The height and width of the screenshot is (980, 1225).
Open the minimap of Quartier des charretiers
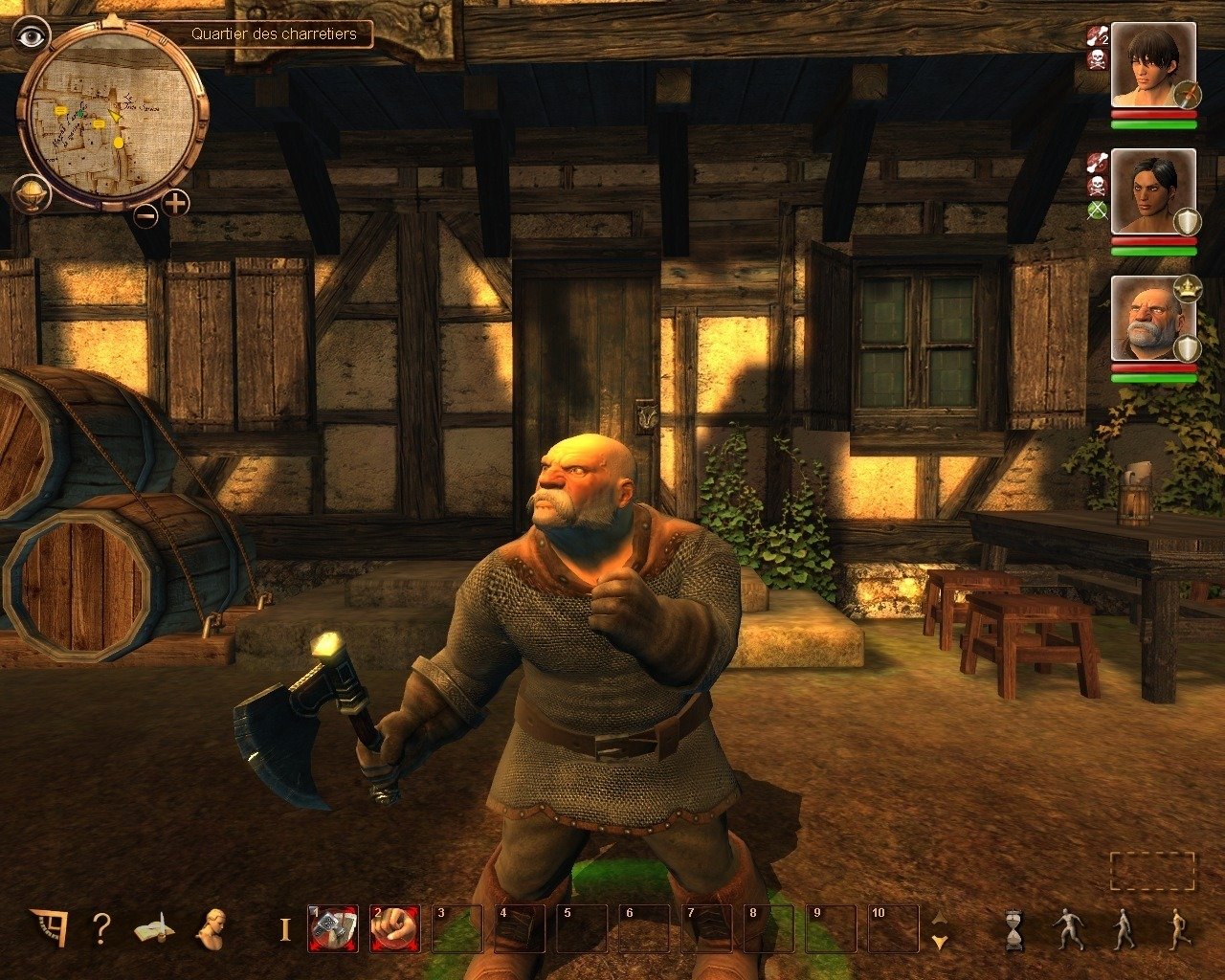(112, 115)
